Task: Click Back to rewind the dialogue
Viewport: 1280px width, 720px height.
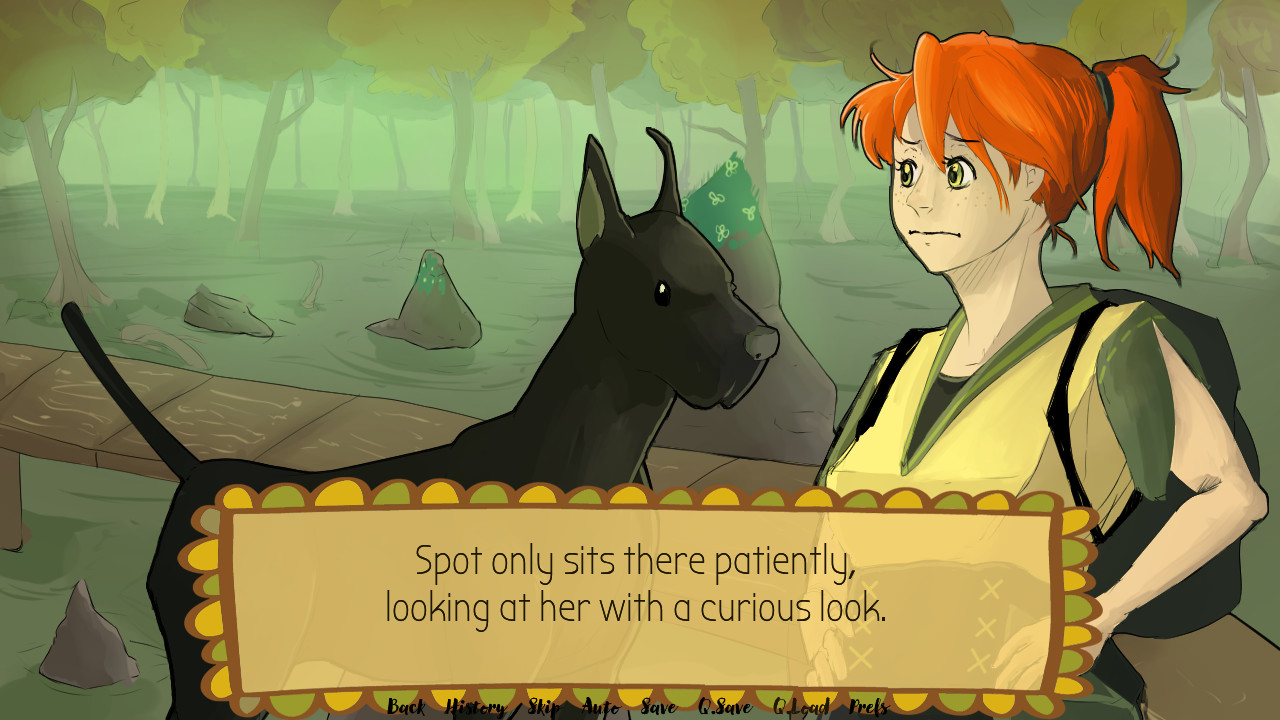Action: tap(406, 706)
